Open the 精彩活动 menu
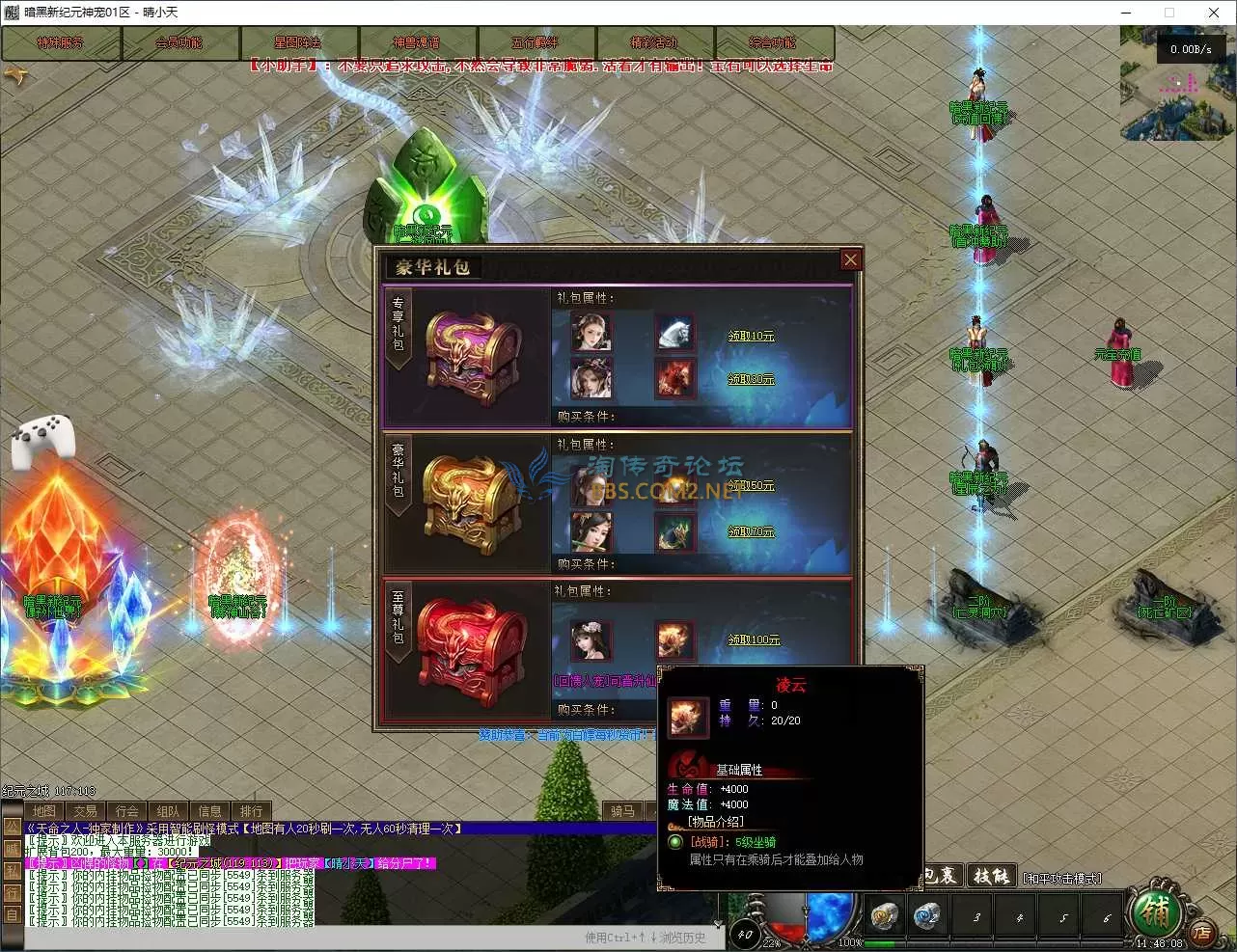 pyautogui.click(x=655, y=43)
